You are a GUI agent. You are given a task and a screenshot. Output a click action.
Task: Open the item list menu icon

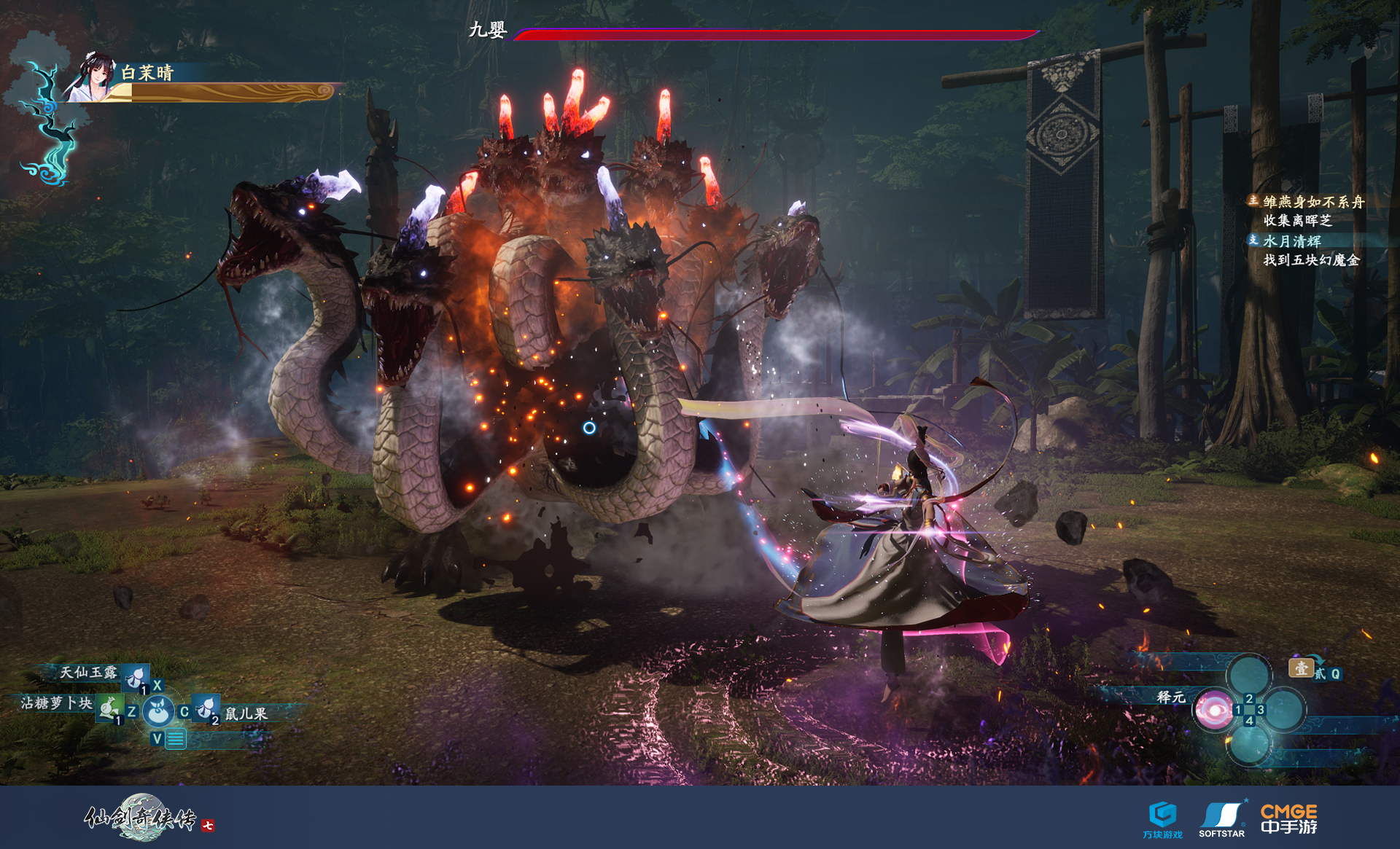coord(176,740)
